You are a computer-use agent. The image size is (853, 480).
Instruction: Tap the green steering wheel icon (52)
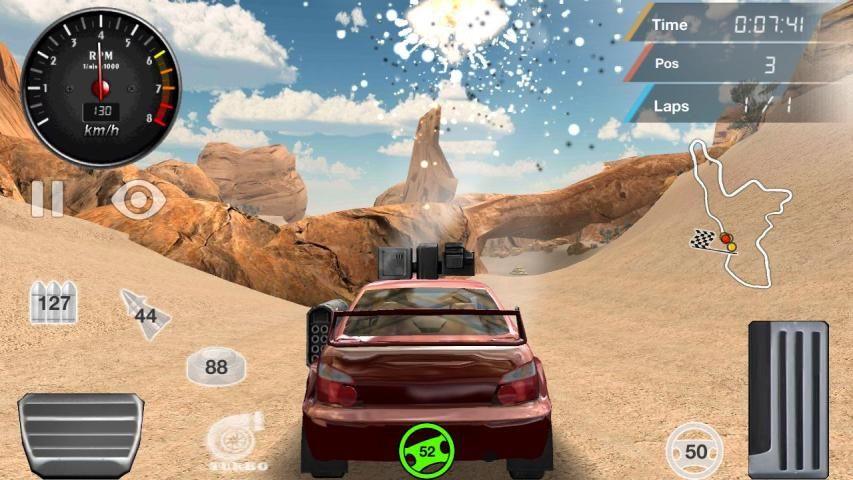tap(427, 451)
